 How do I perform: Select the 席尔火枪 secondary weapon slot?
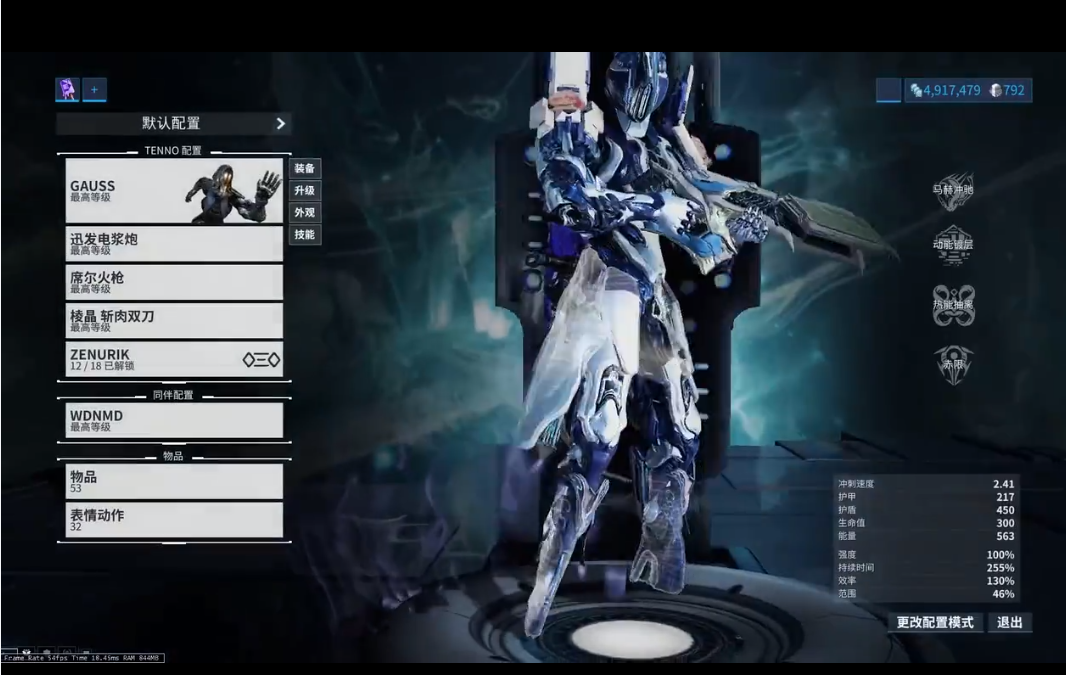[x=174, y=282]
